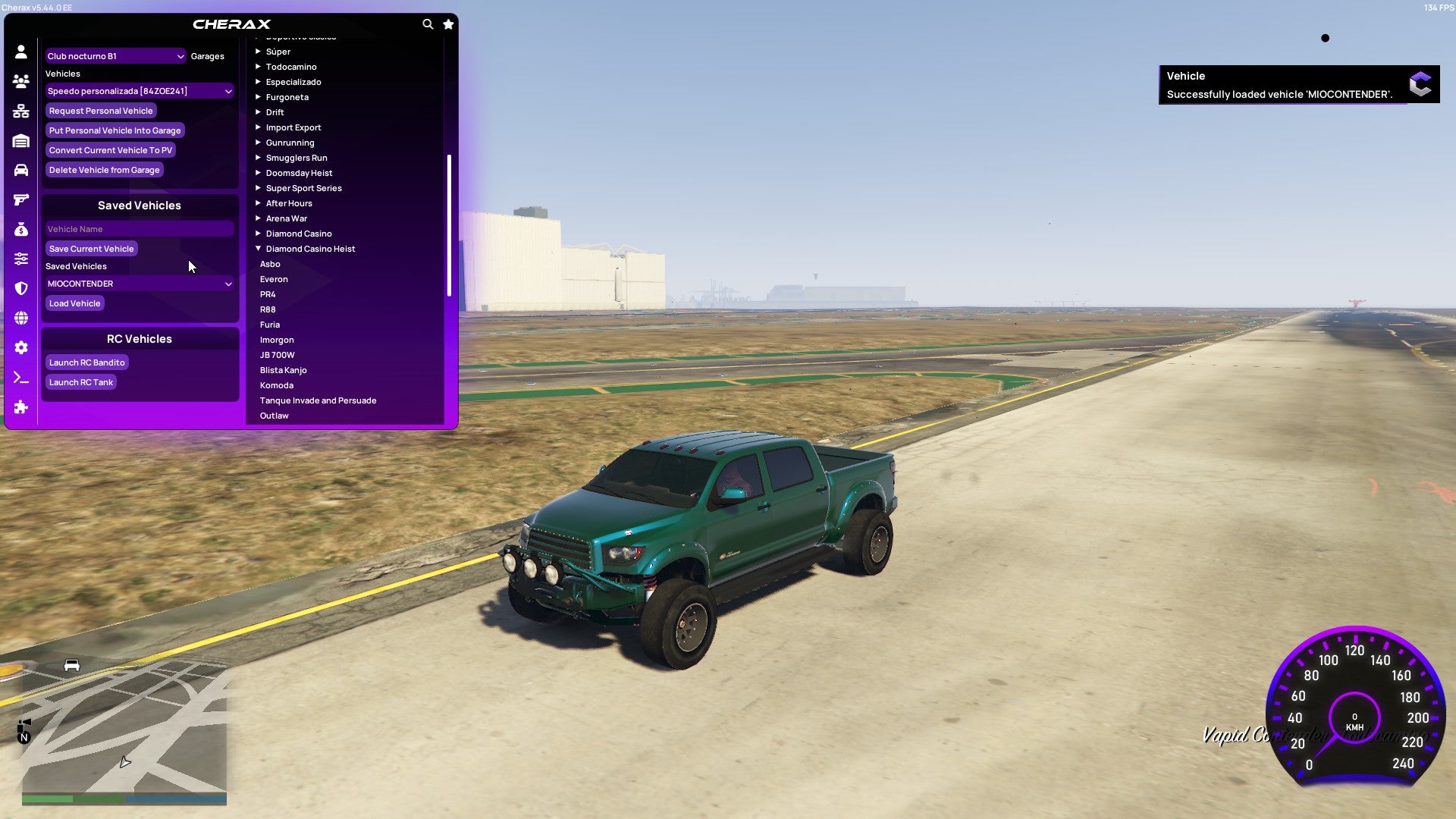Image resolution: width=1456 pixels, height=819 pixels.
Task: Open the garage icon in sidebar
Action: (20, 140)
